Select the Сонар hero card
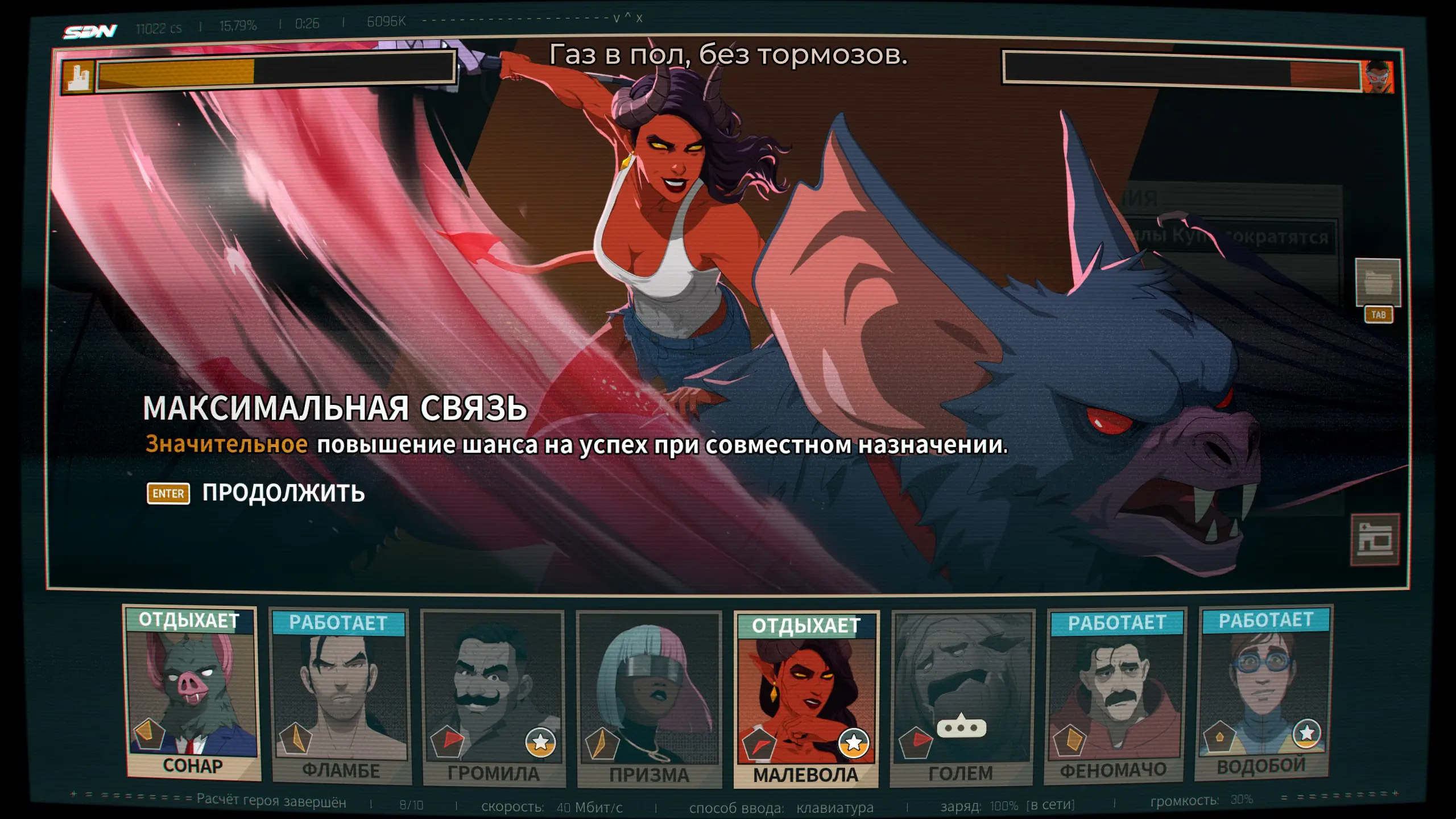 click(192, 694)
